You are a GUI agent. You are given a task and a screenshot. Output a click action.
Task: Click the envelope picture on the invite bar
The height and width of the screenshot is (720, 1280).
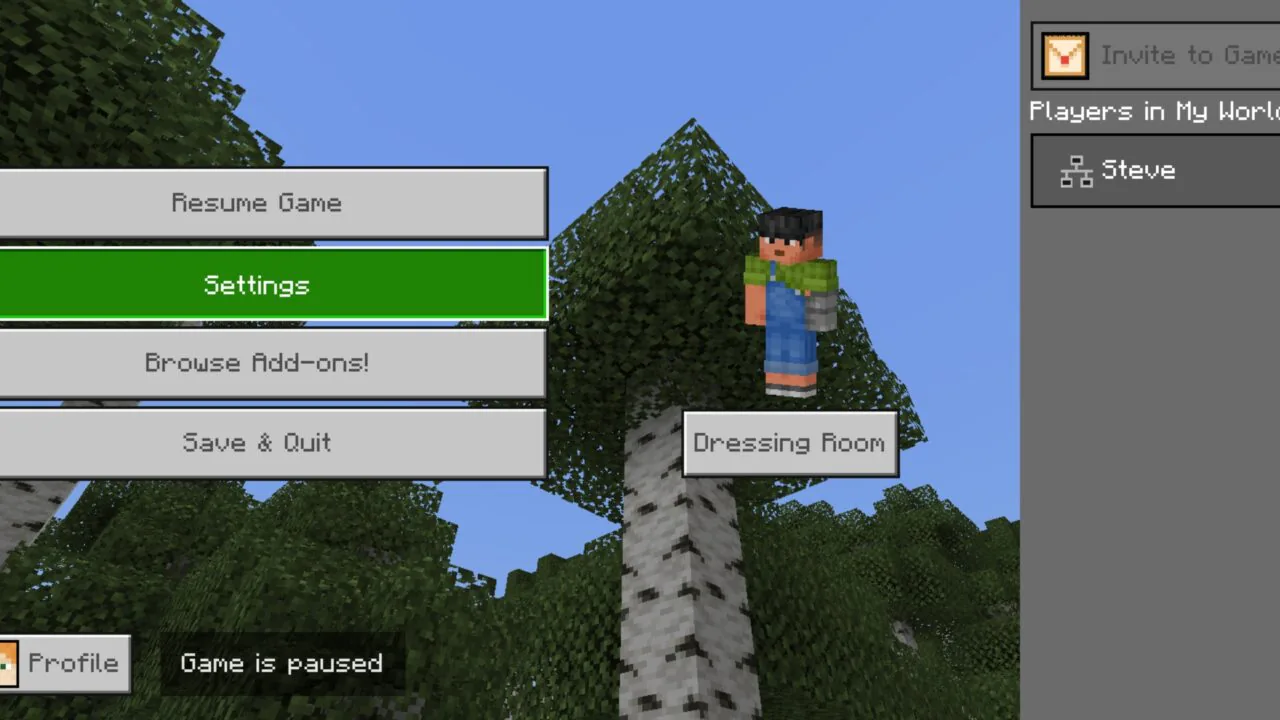click(1064, 55)
